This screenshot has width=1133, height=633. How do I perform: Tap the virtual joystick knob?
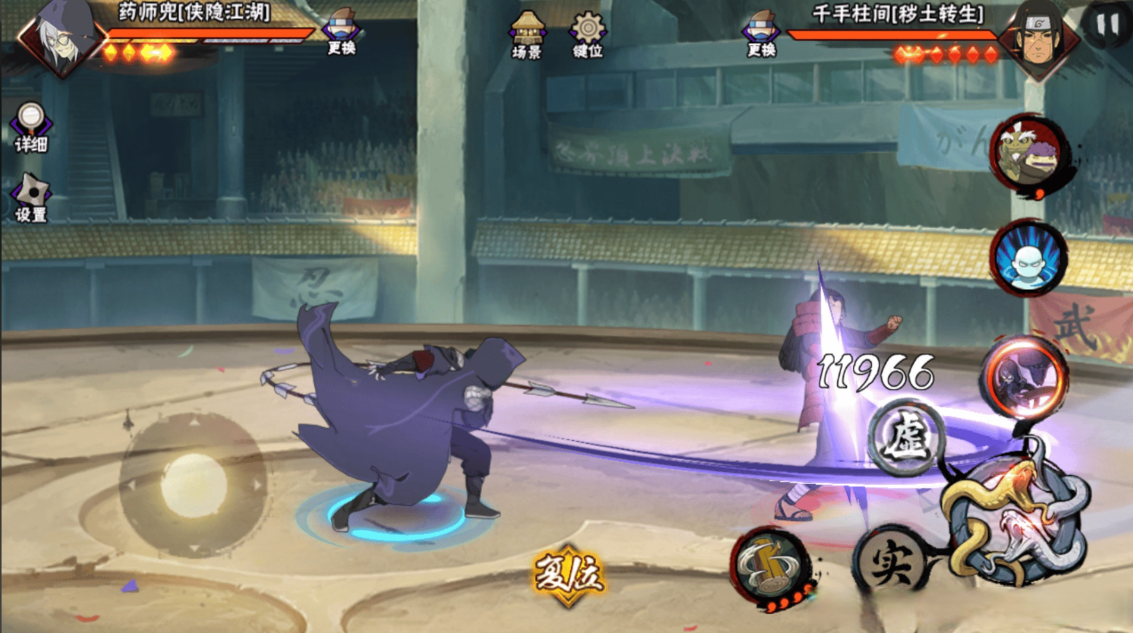pos(194,485)
